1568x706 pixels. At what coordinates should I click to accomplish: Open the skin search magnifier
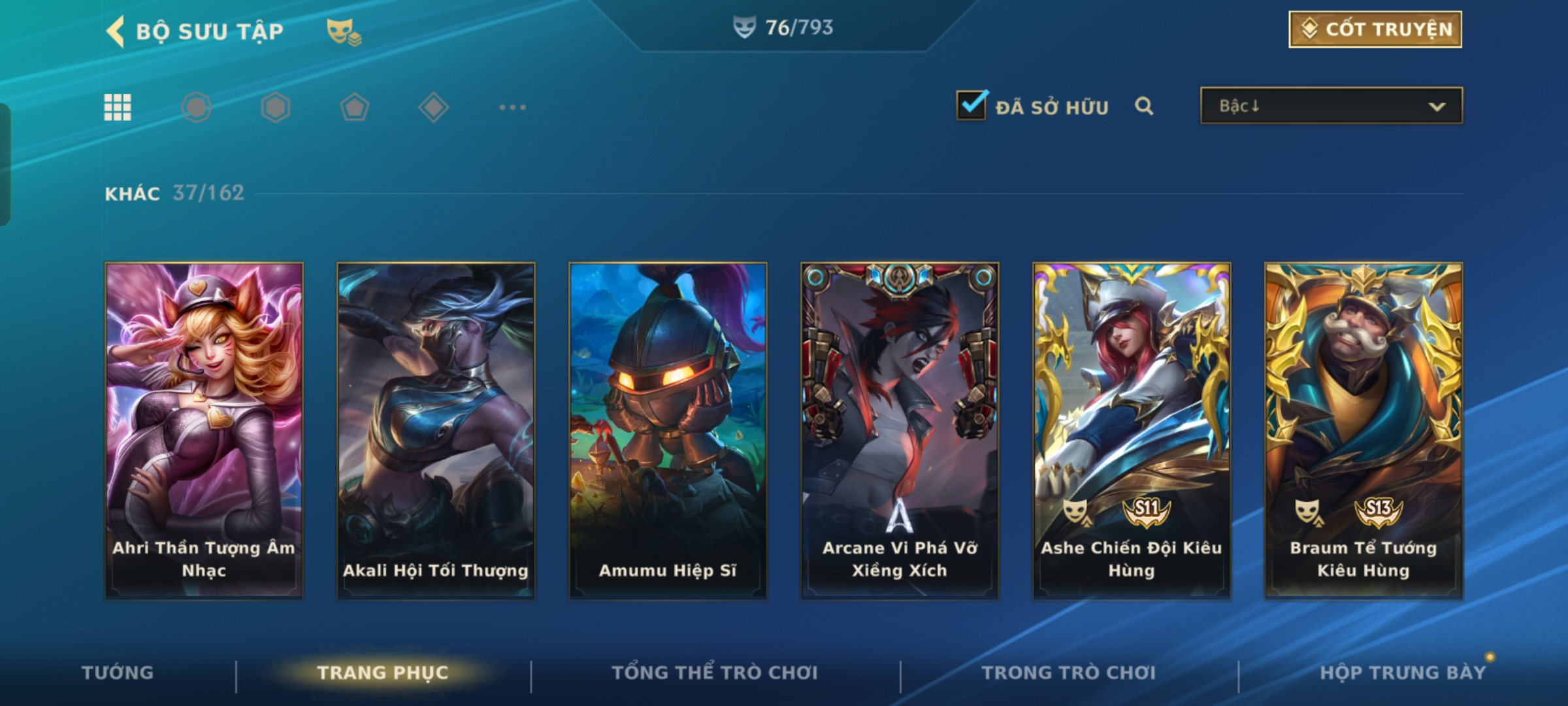[1143, 107]
